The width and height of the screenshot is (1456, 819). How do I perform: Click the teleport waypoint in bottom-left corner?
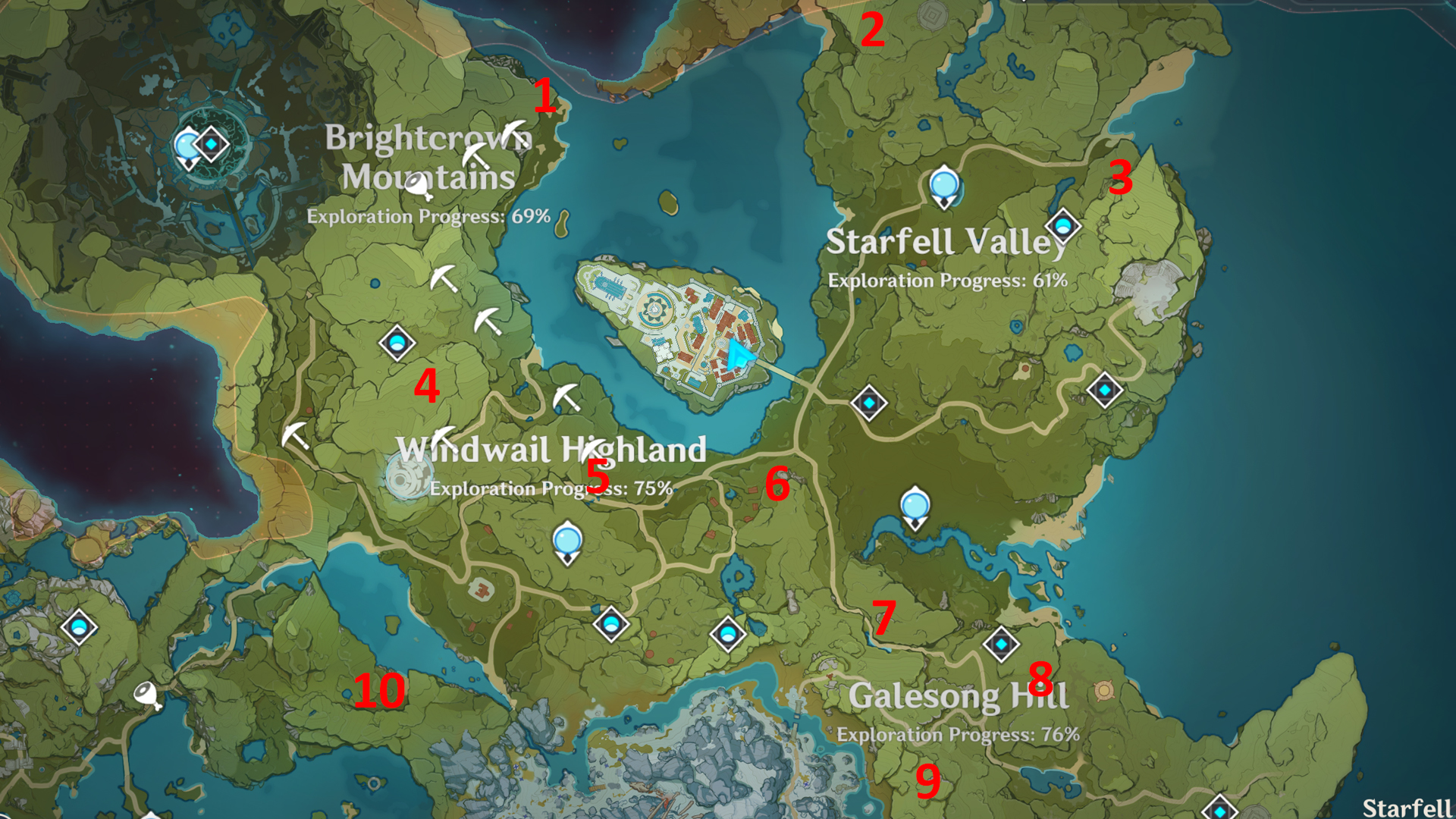tap(80, 628)
